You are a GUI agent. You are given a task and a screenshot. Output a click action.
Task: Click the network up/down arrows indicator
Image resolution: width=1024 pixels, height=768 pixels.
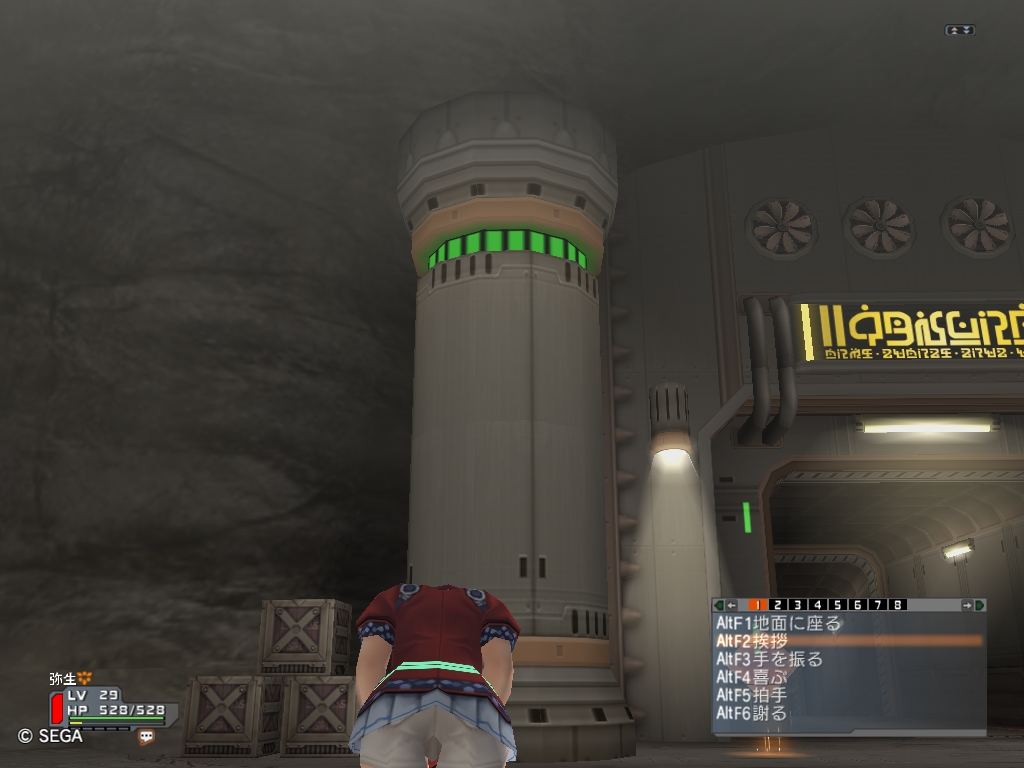coord(959,31)
